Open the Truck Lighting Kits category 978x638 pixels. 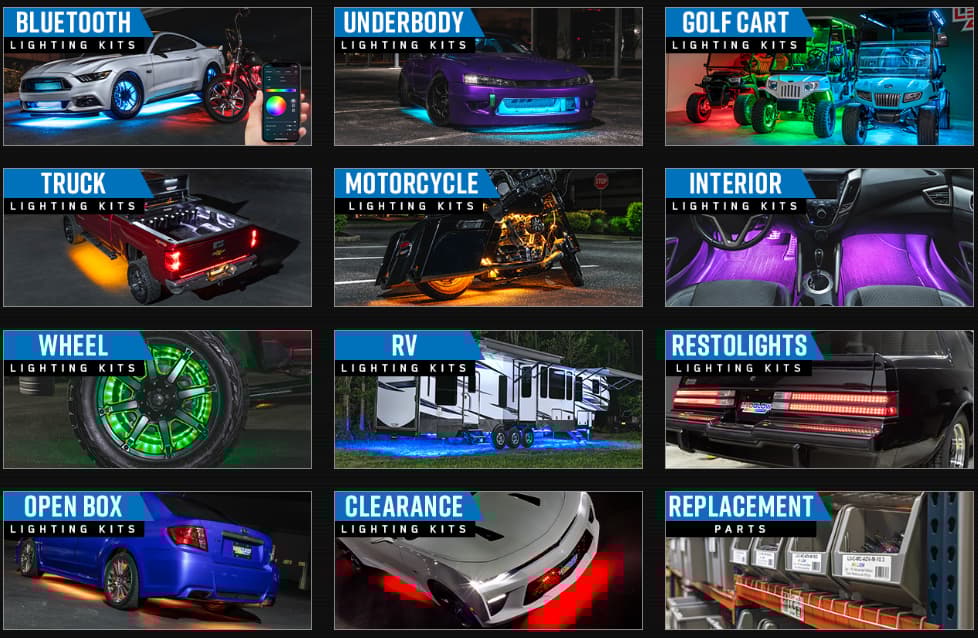157,237
